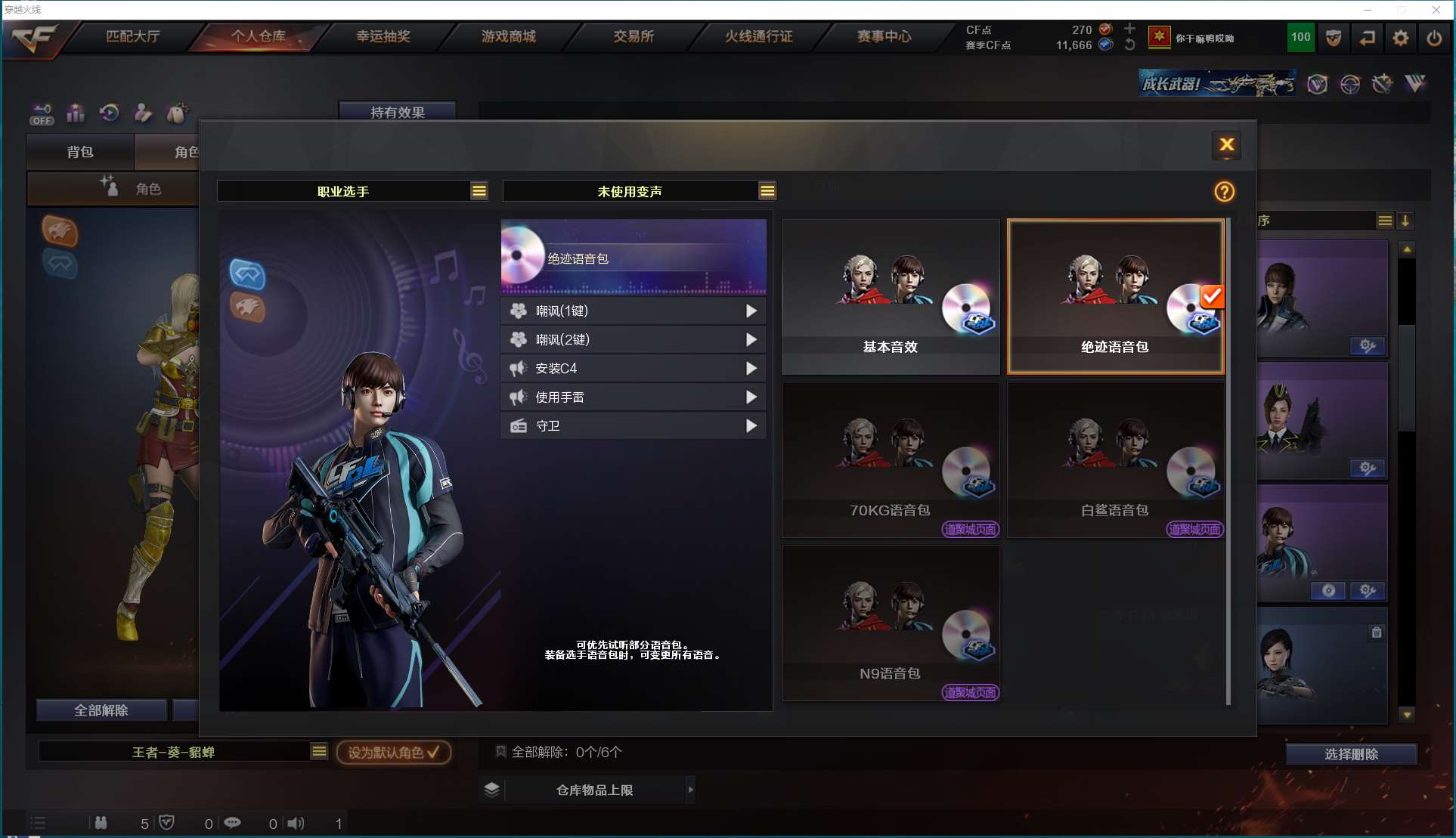This screenshot has height=838, width=1456.
Task: Switch to 幸运抽奖 tab
Action: [x=383, y=36]
